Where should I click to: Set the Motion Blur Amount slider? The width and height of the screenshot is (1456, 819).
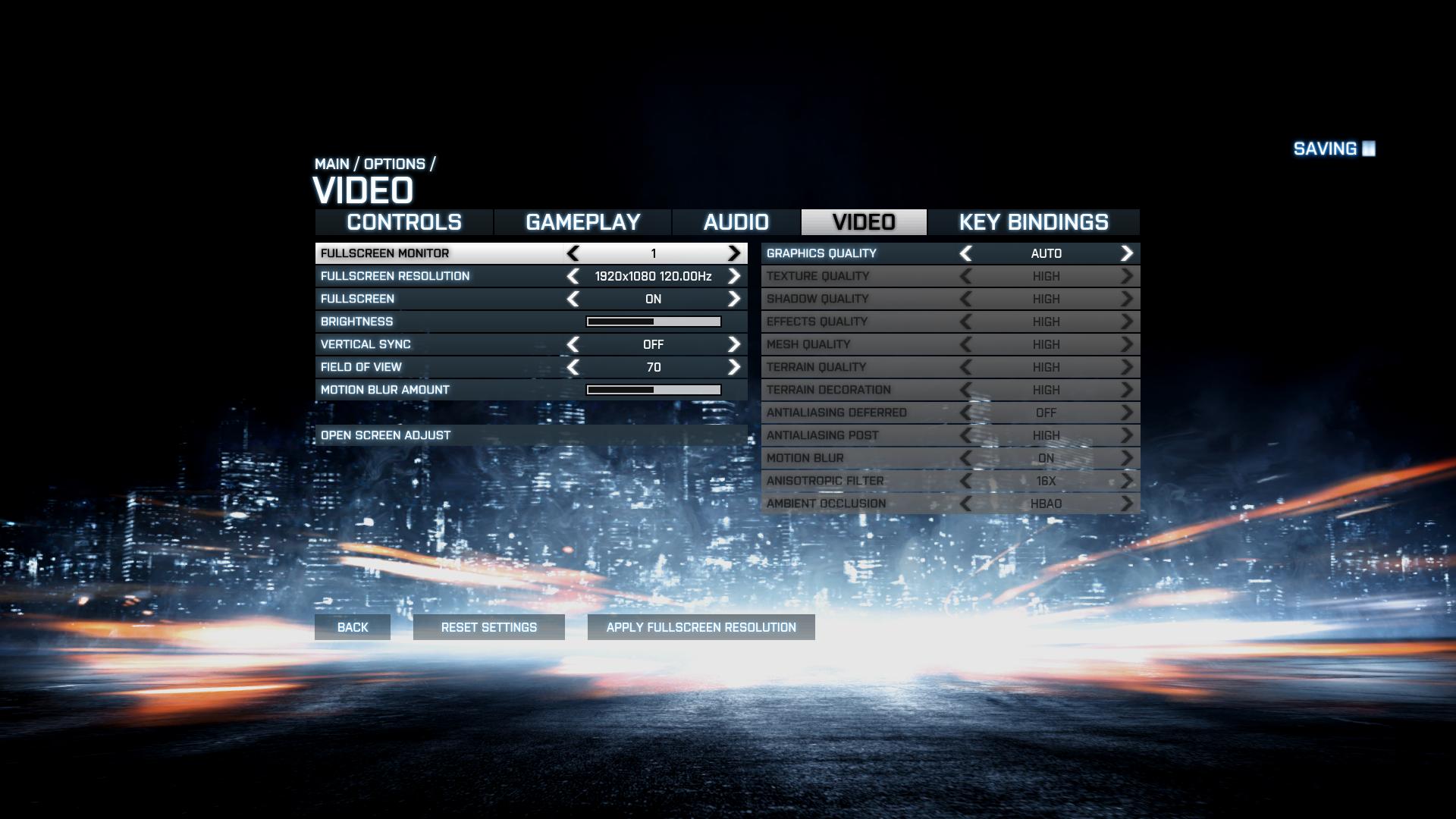click(x=654, y=390)
